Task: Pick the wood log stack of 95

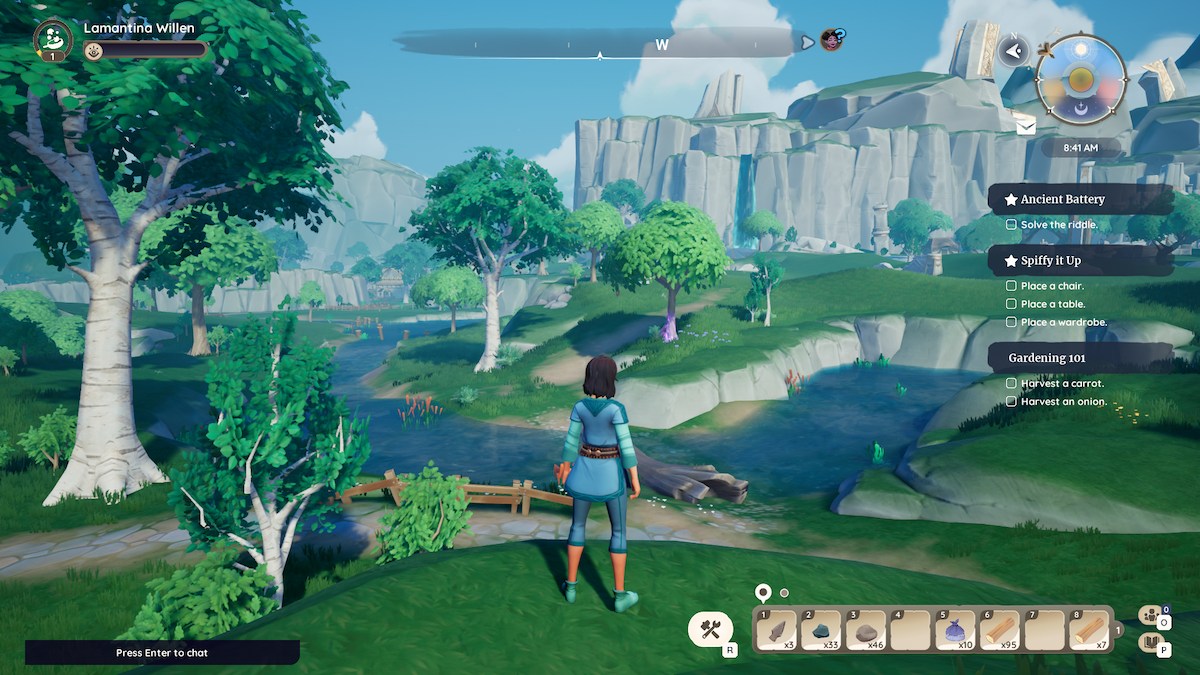Action: coord(1000,630)
